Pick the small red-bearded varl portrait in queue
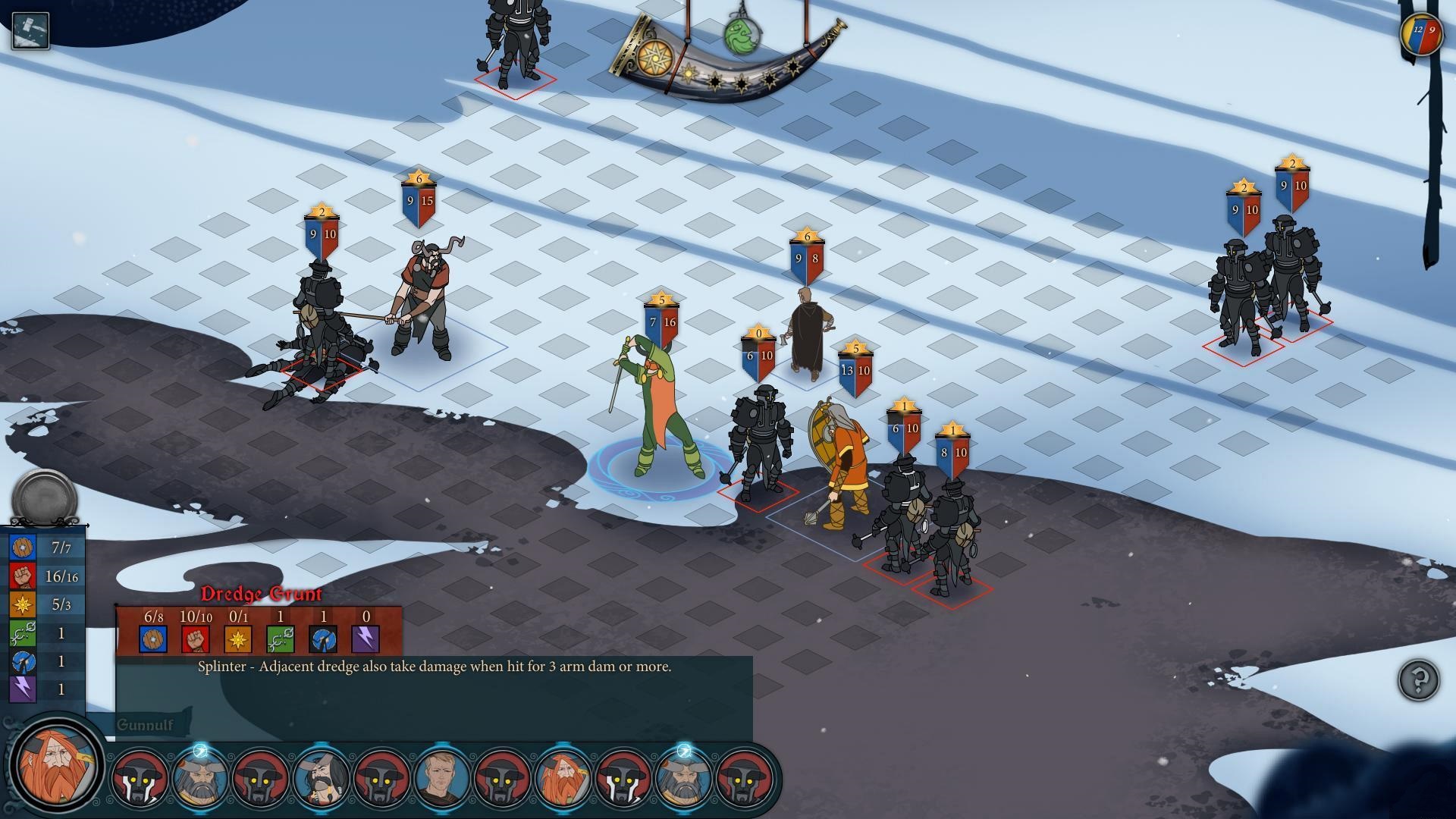Image resolution: width=1456 pixels, height=819 pixels. coord(563,778)
